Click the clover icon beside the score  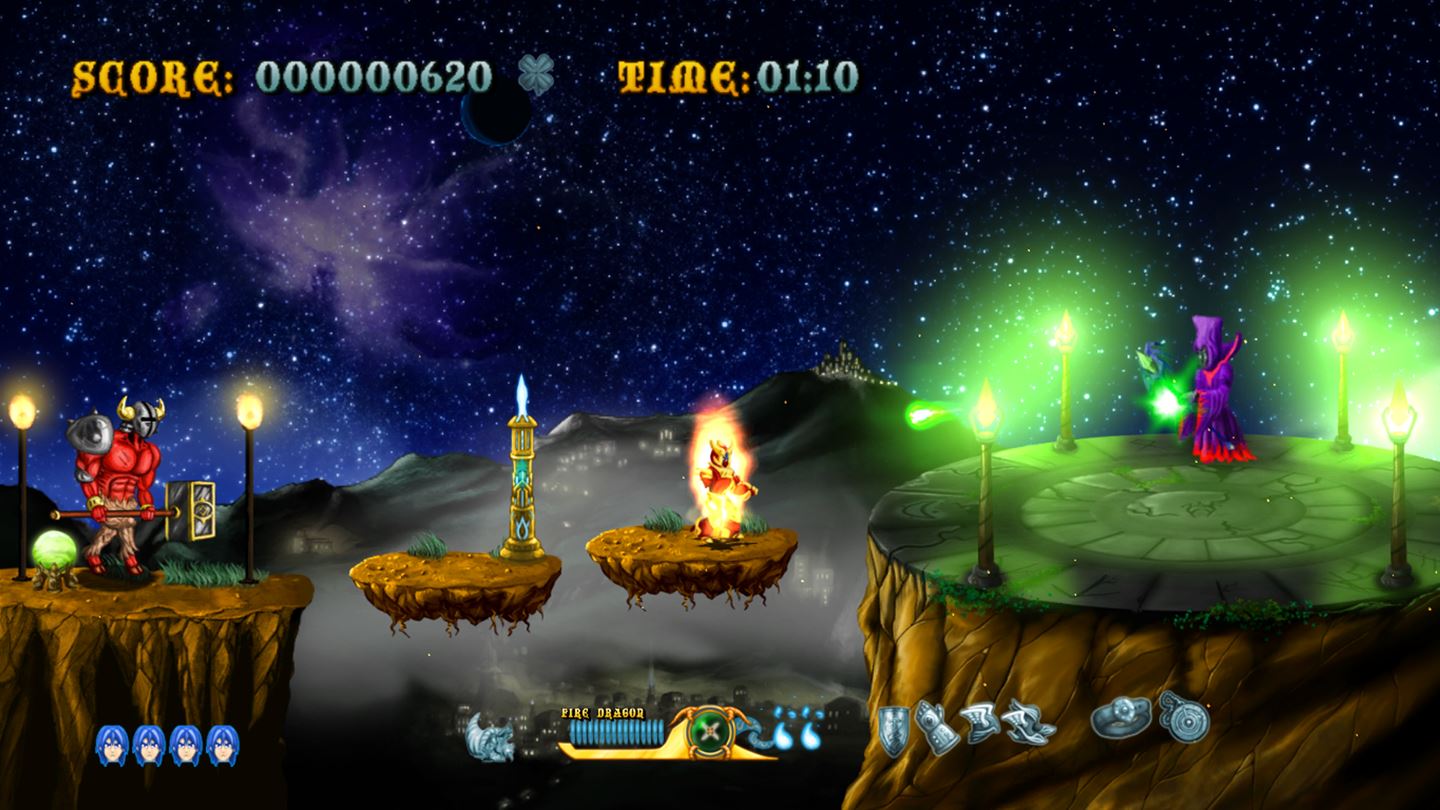coord(537,74)
